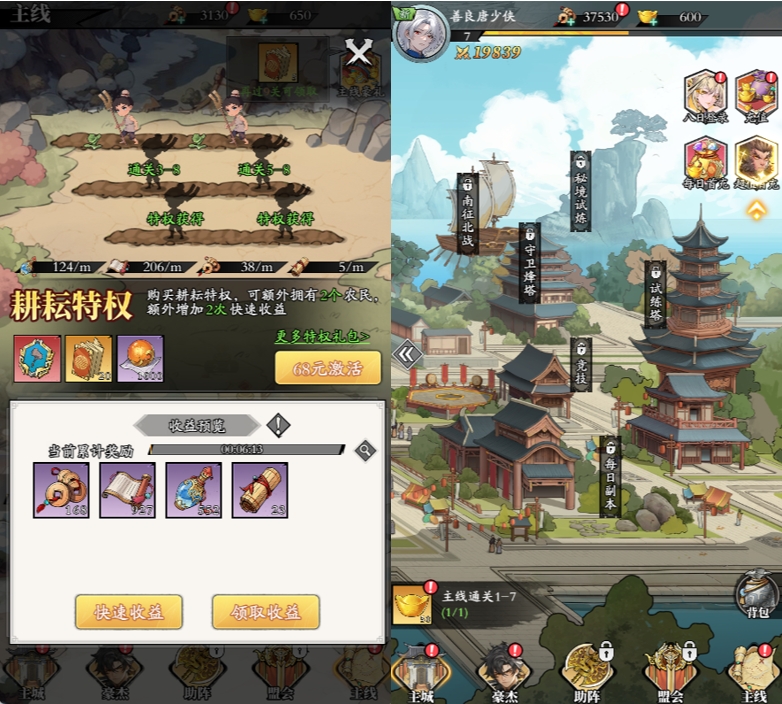Select the orange orb privilege reward
This screenshot has height=704, width=782.
pyautogui.click(x=140, y=358)
